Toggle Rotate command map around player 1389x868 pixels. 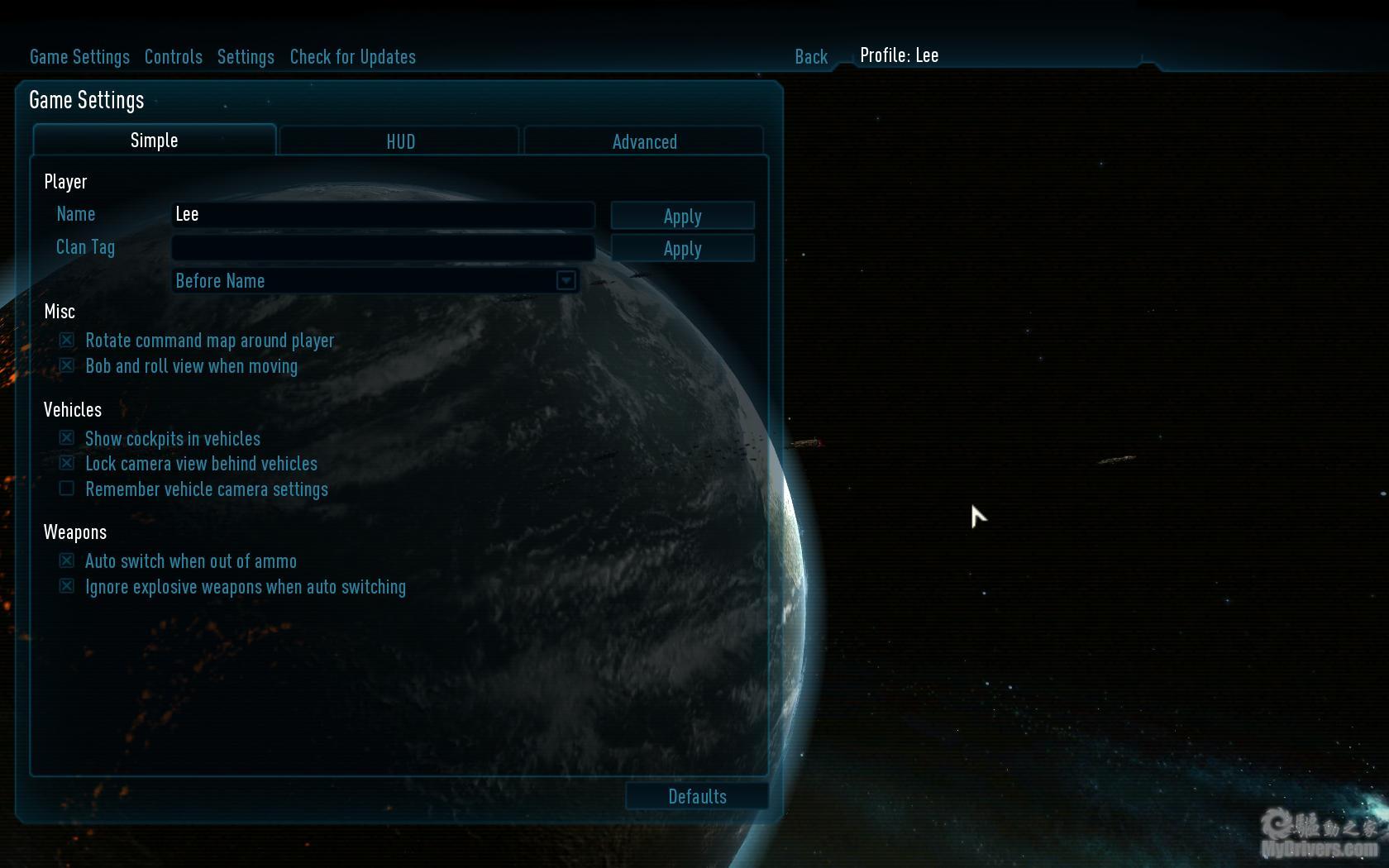[x=67, y=340]
